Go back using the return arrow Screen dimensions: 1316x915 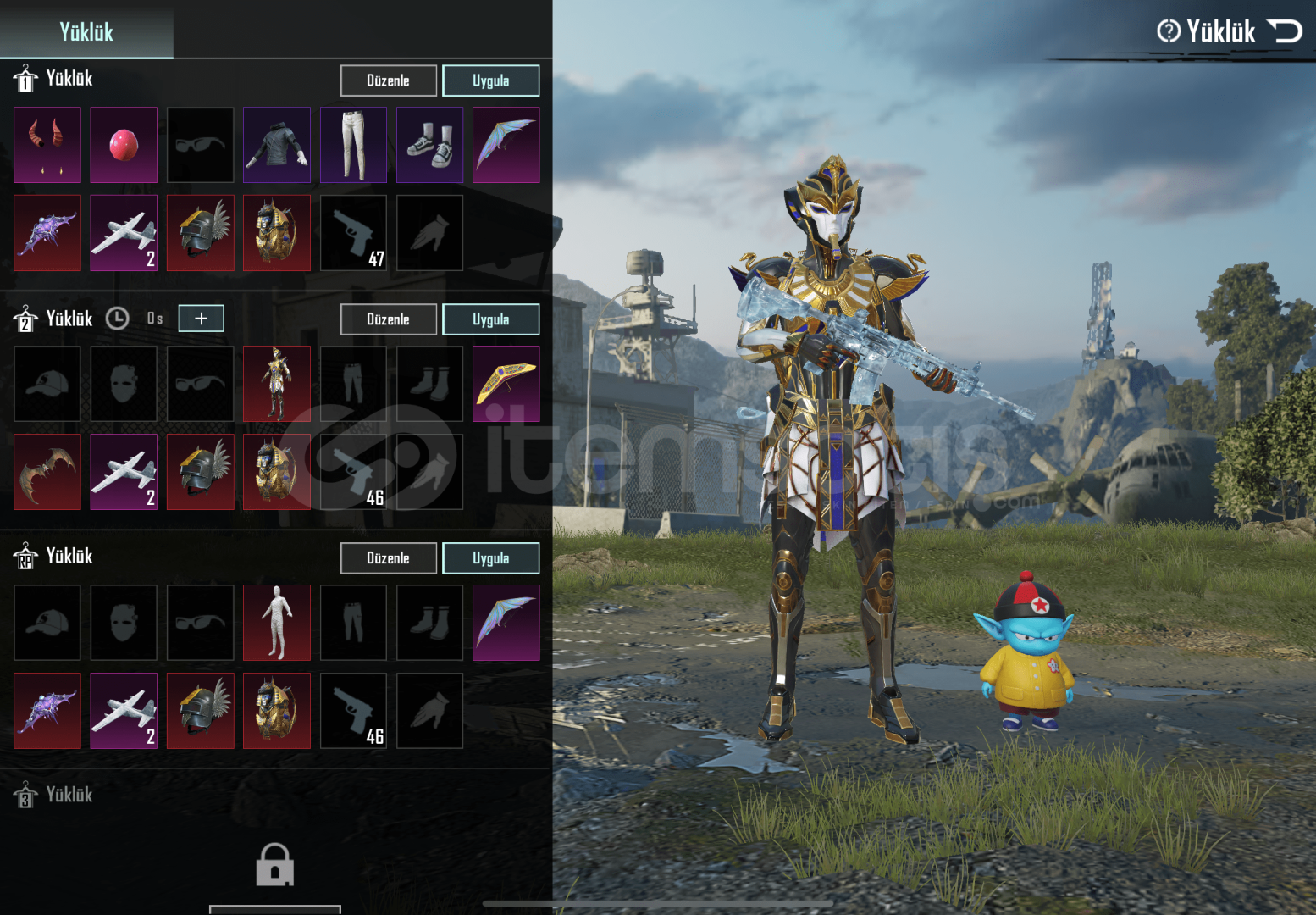[1285, 31]
